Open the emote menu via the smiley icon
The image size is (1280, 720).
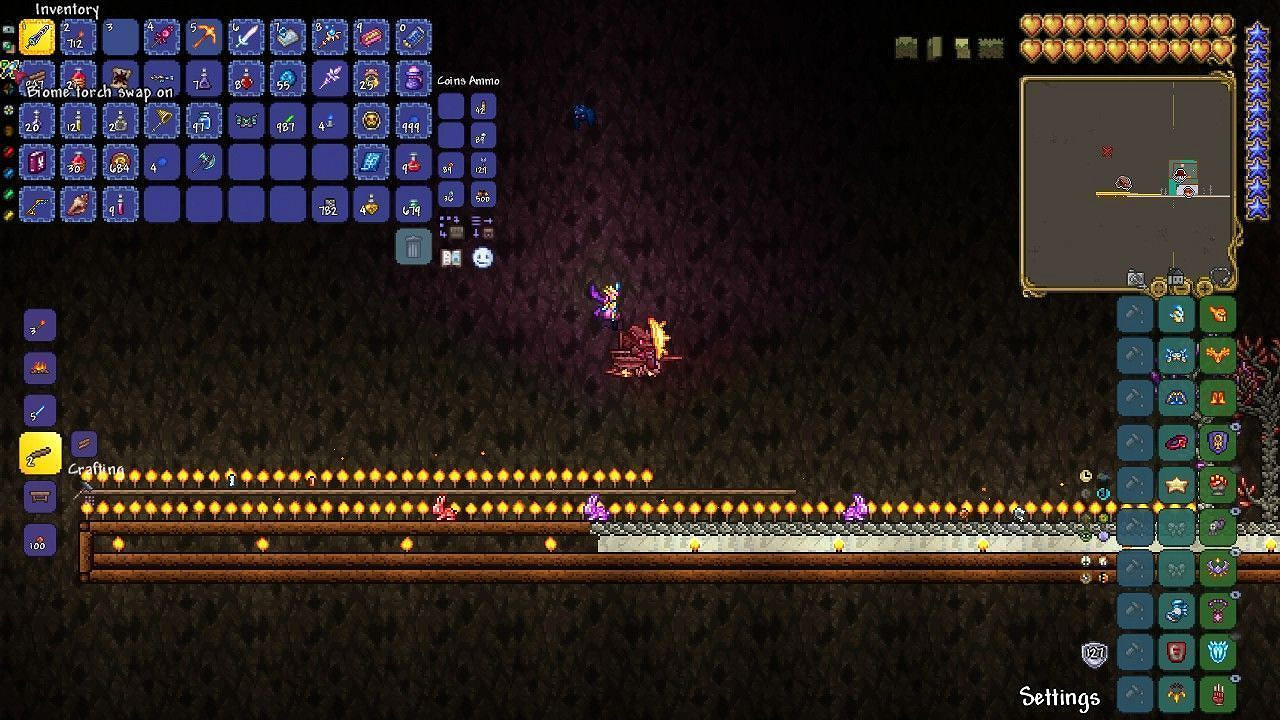[x=482, y=257]
